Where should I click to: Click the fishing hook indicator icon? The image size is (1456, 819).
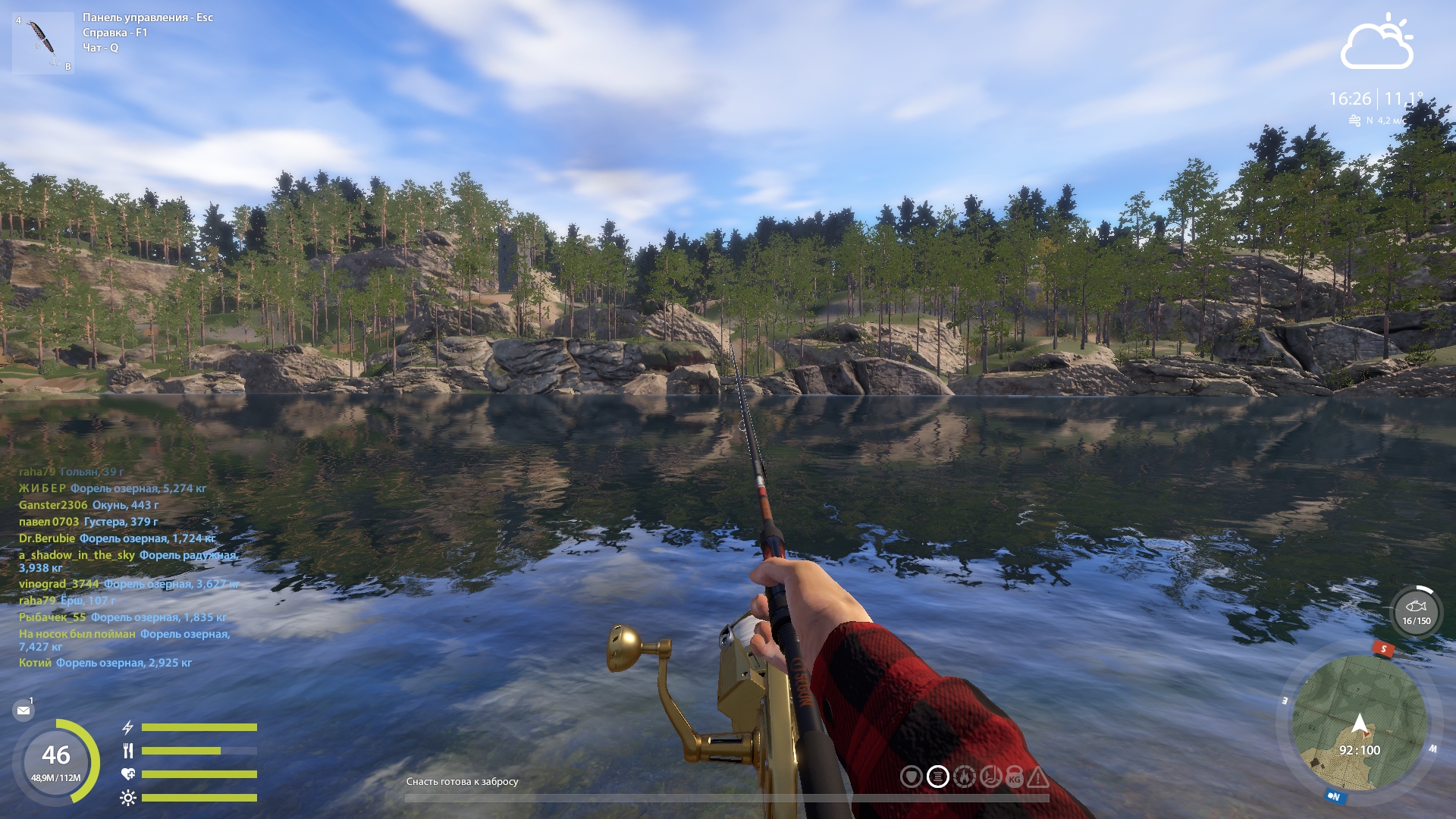[x=990, y=777]
